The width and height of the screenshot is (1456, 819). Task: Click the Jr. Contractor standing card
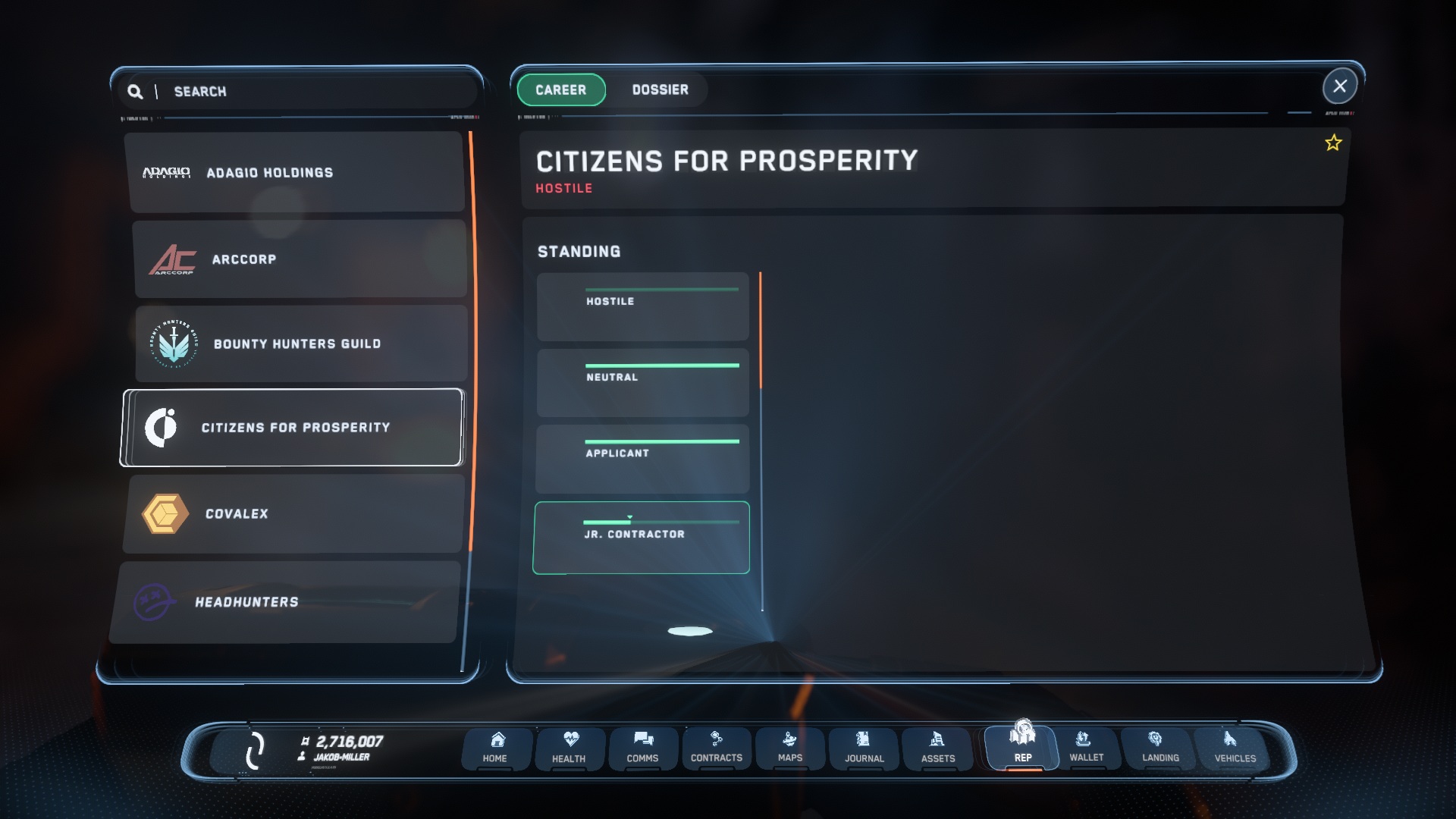[642, 538]
